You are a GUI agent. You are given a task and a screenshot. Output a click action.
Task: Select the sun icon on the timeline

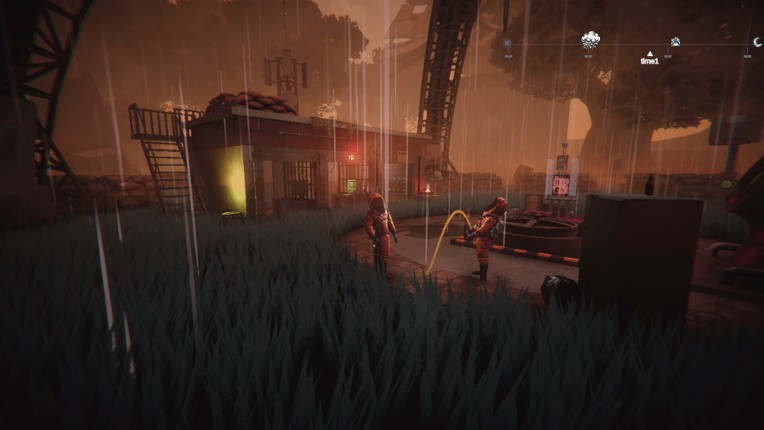click(507, 43)
